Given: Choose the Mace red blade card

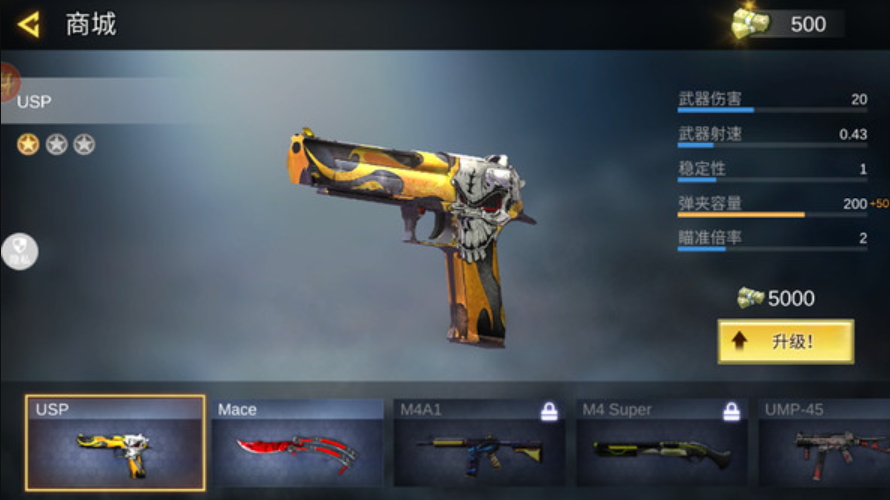Looking at the screenshot, I should 297,443.
